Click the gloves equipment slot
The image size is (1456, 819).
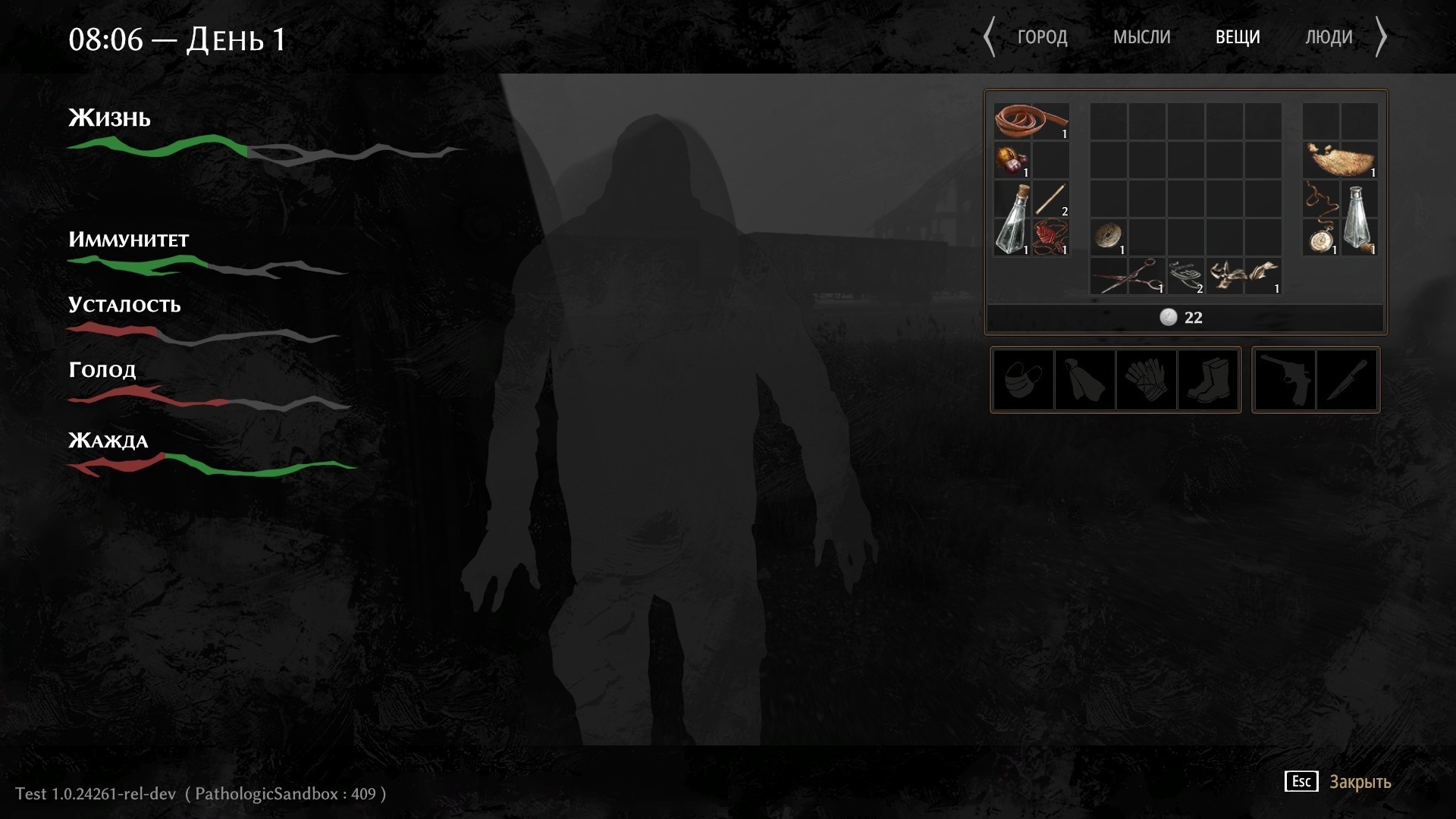tap(1147, 380)
